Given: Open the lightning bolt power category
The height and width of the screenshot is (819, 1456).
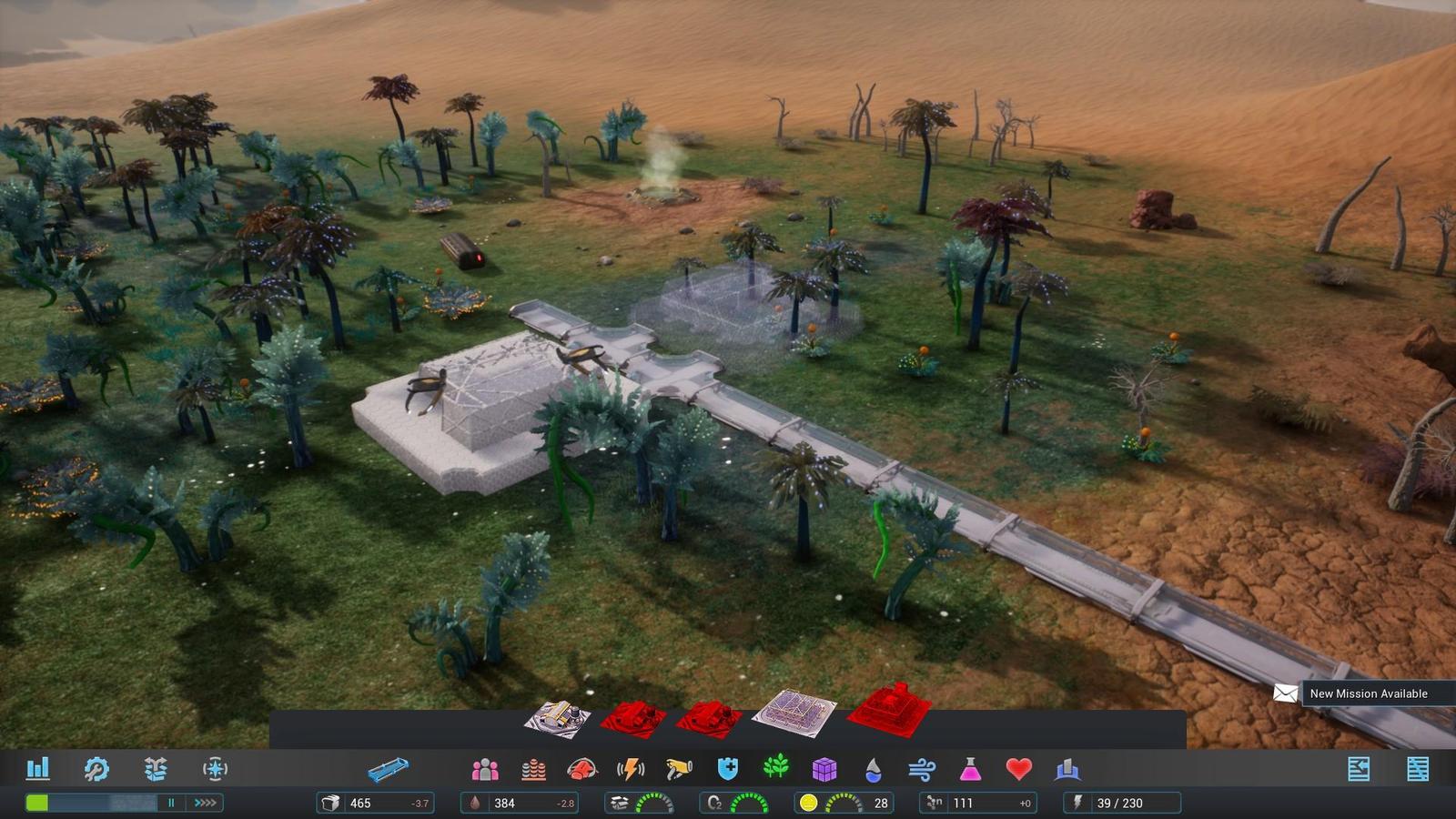Looking at the screenshot, I should (630, 770).
